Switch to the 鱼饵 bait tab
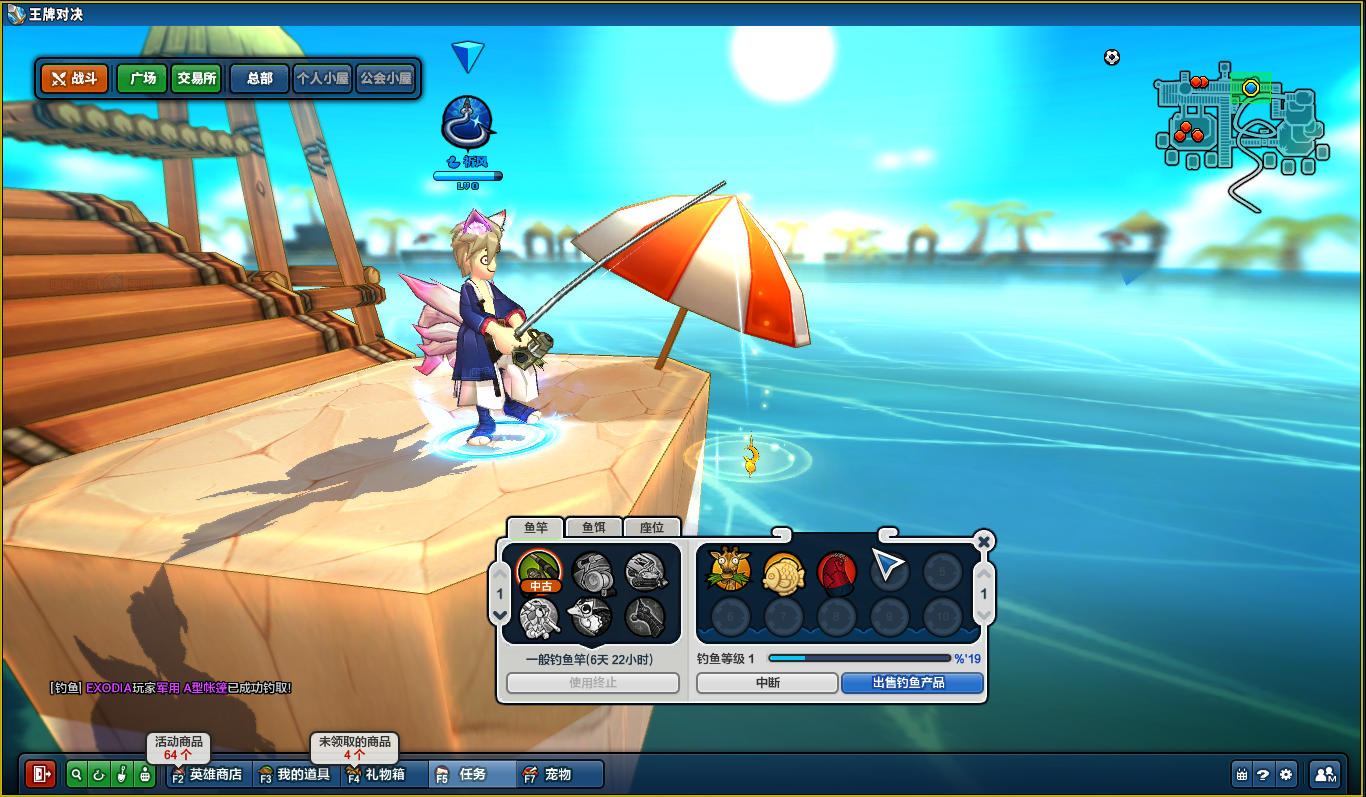 (594, 527)
